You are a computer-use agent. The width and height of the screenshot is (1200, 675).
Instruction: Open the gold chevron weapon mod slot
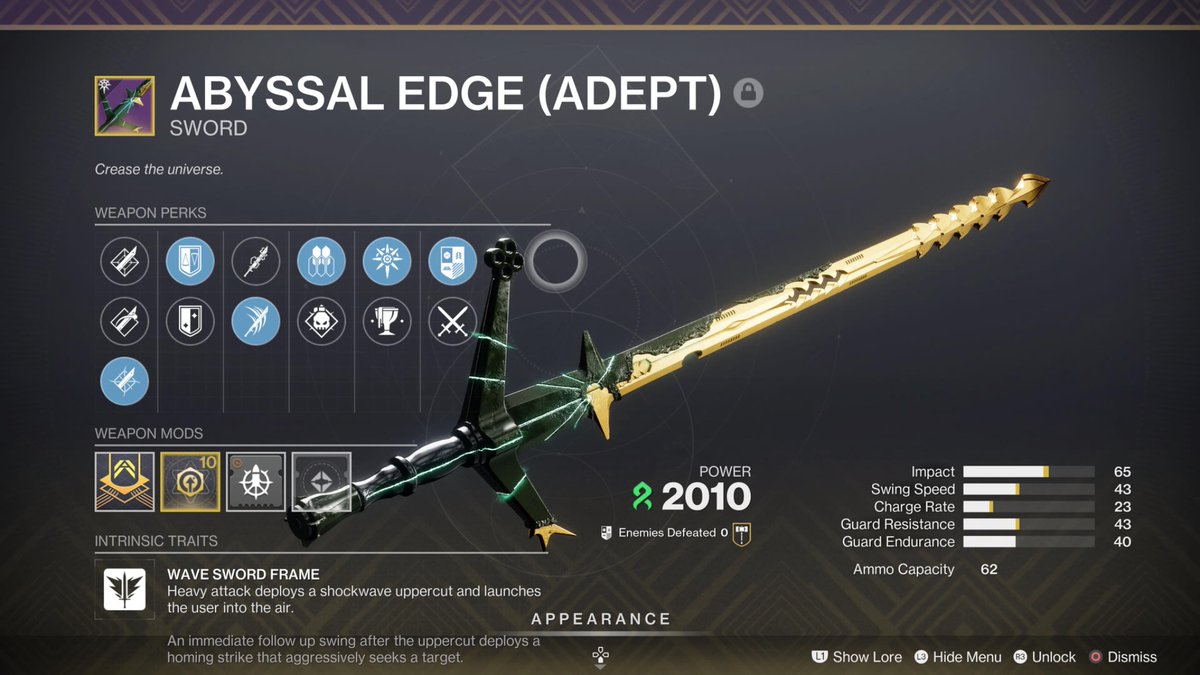[125, 482]
